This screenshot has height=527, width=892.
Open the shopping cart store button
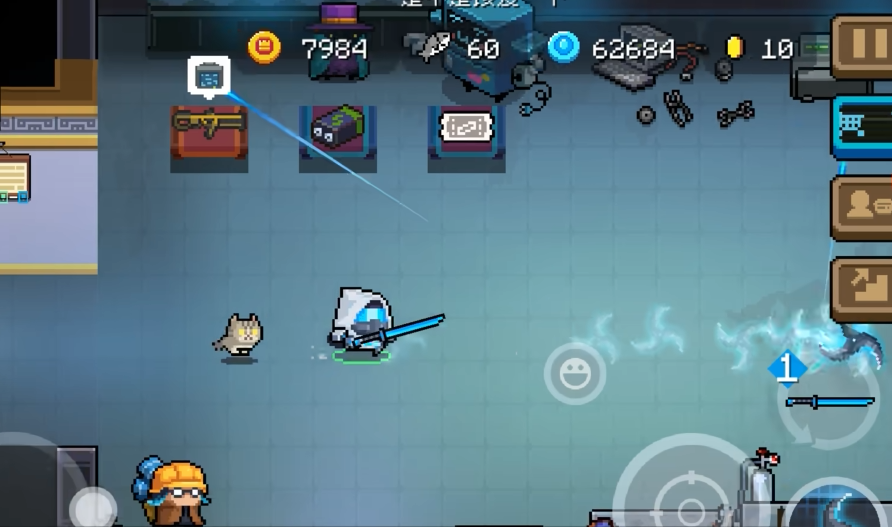coord(862,126)
